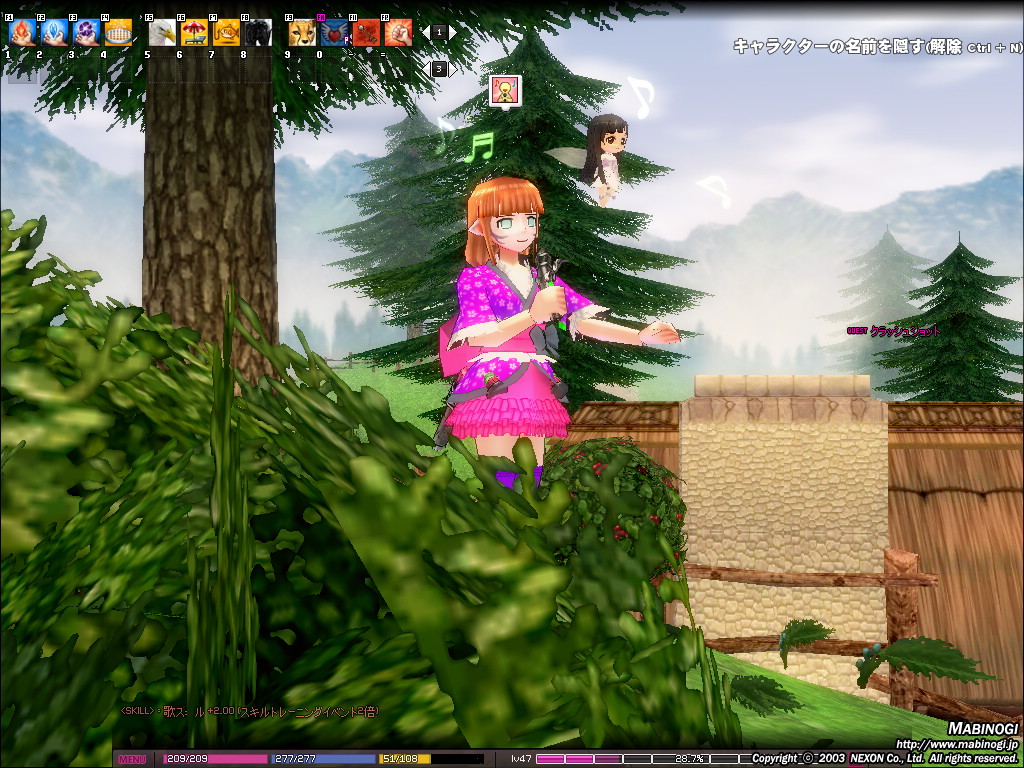Click the right arrow beside hotbar page 3
The width and height of the screenshot is (1024, 768).
[x=452, y=69]
